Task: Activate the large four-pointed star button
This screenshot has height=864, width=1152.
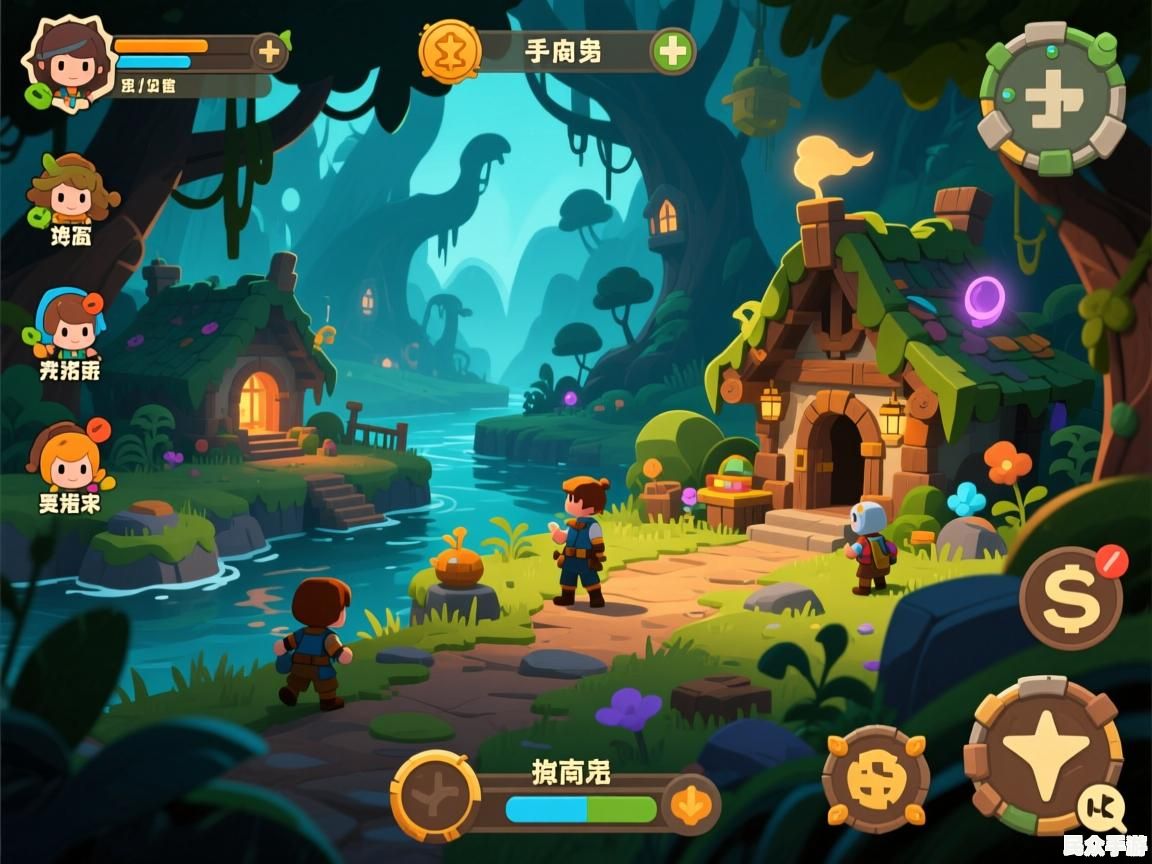Action: (x=1044, y=756)
